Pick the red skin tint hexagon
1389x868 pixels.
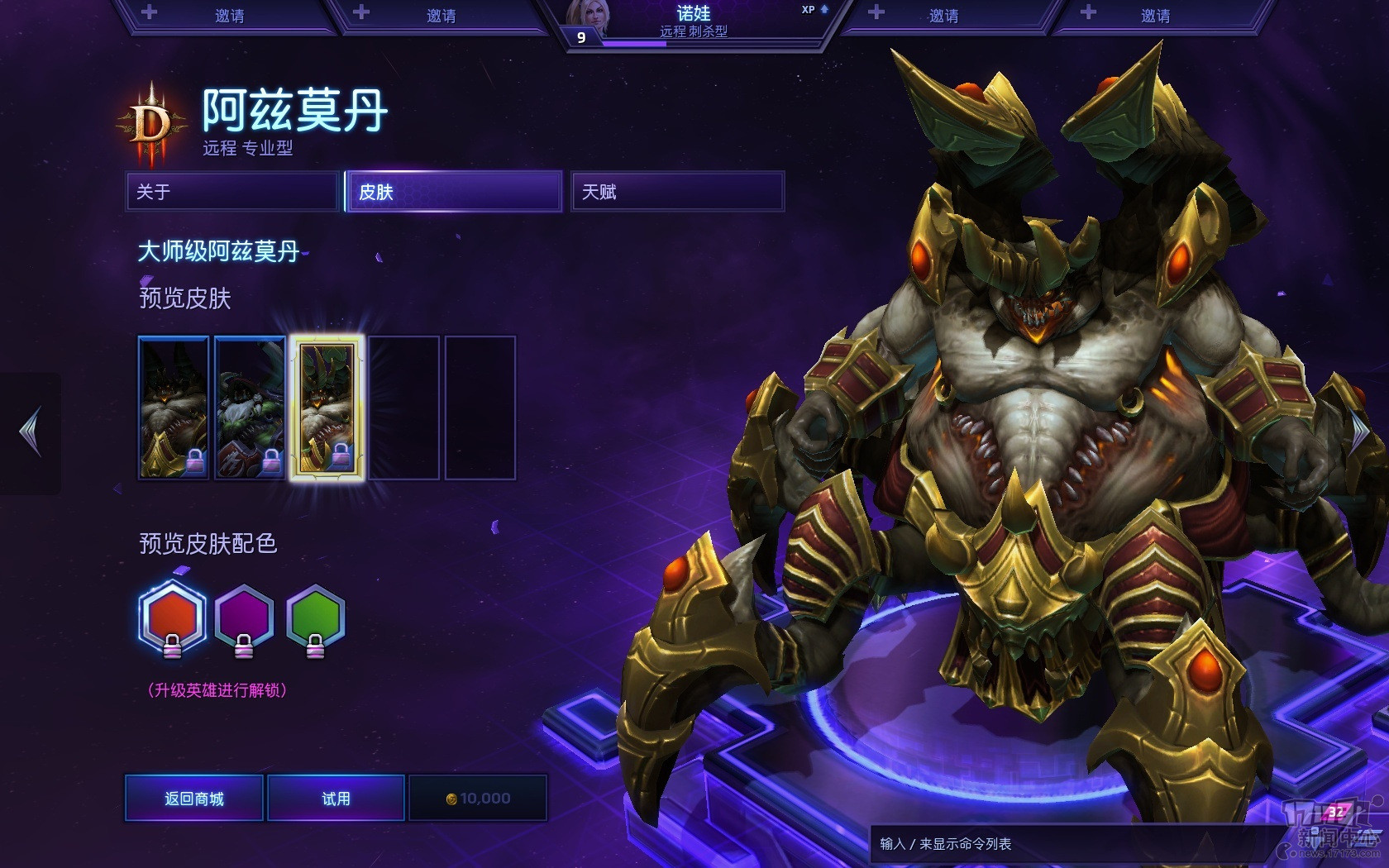point(172,618)
